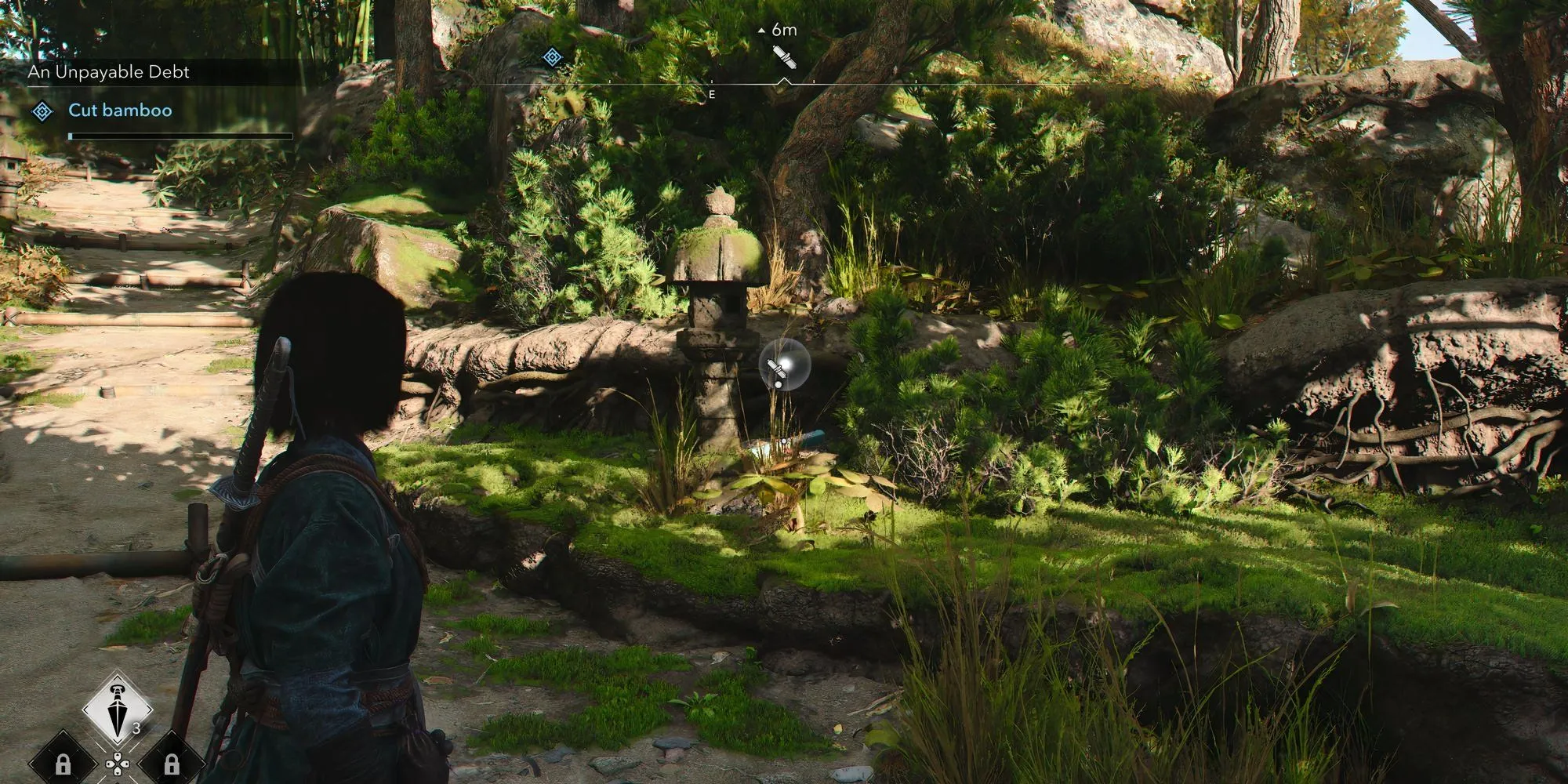Click the 6m loot marker on the compass
This screenshot has height=784, width=1568.
(x=783, y=56)
